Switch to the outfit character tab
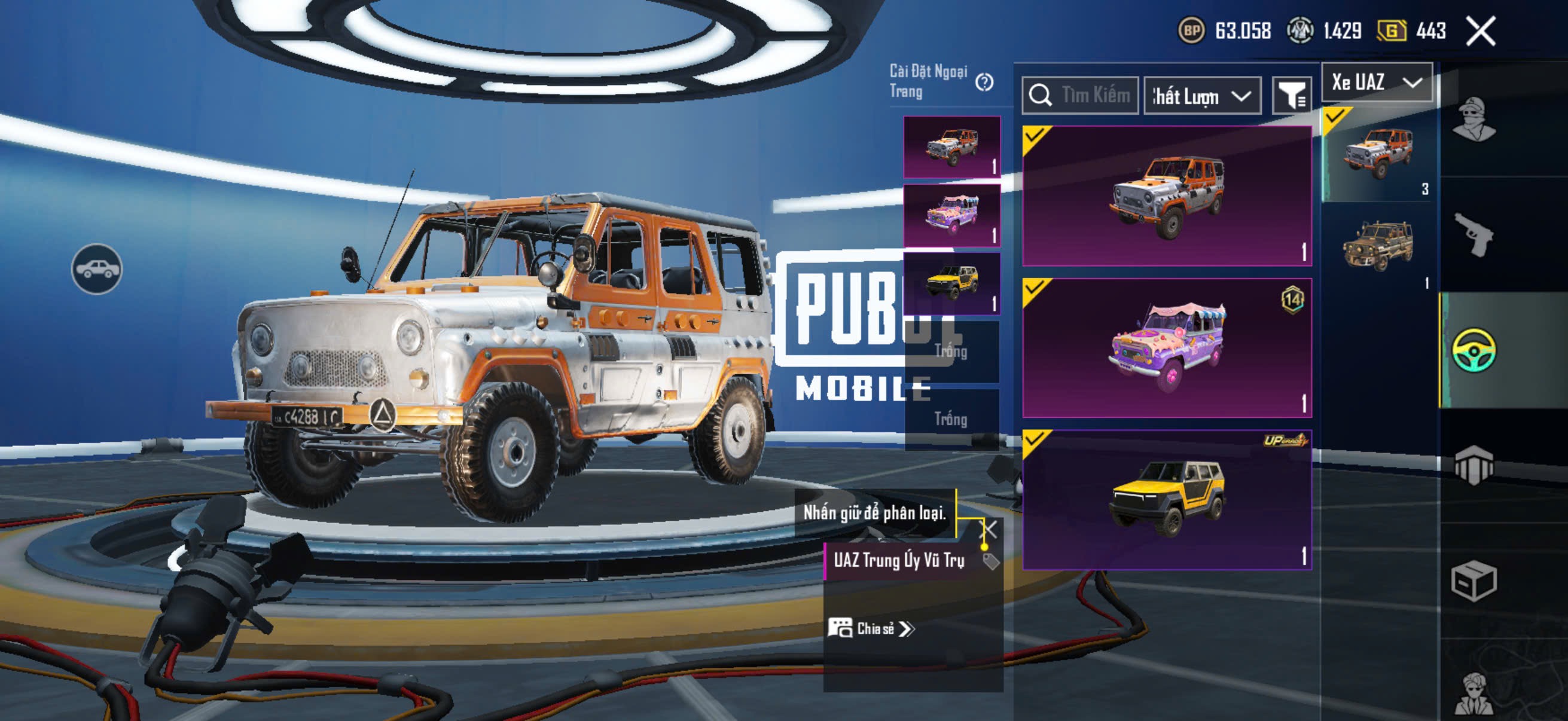The image size is (1568, 721). coord(1473,118)
